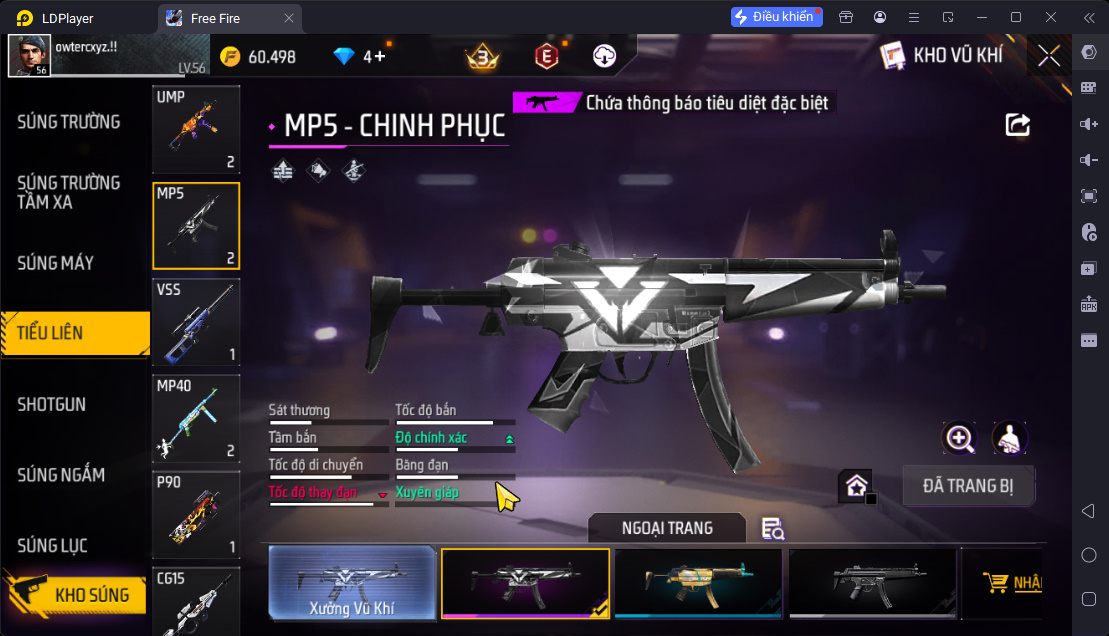This screenshot has height=636, width=1109.
Task: Choose the MP40 weapon thumbnail
Action: pos(196,418)
